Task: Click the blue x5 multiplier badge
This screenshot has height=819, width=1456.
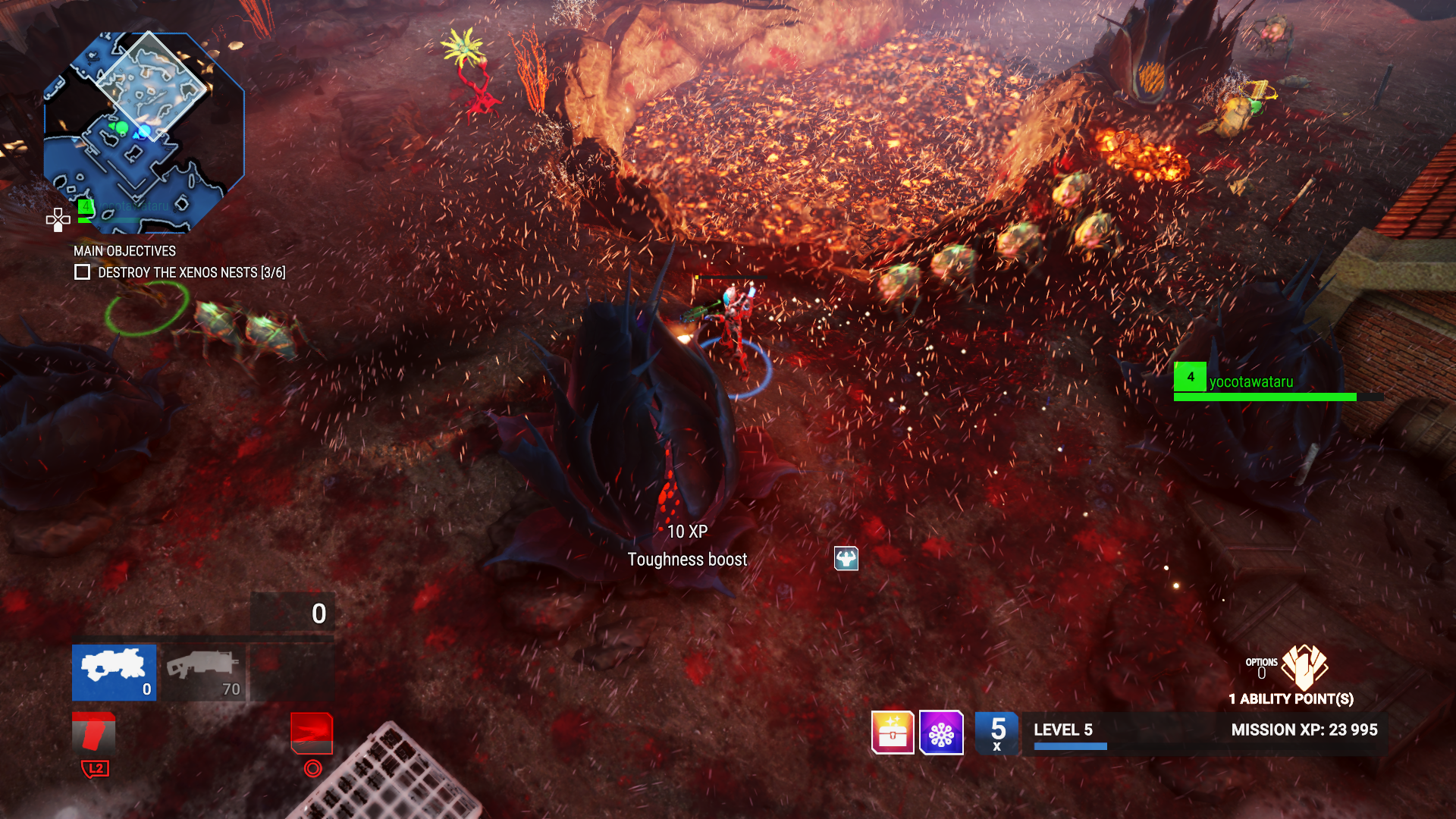Action: click(x=997, y=733)
